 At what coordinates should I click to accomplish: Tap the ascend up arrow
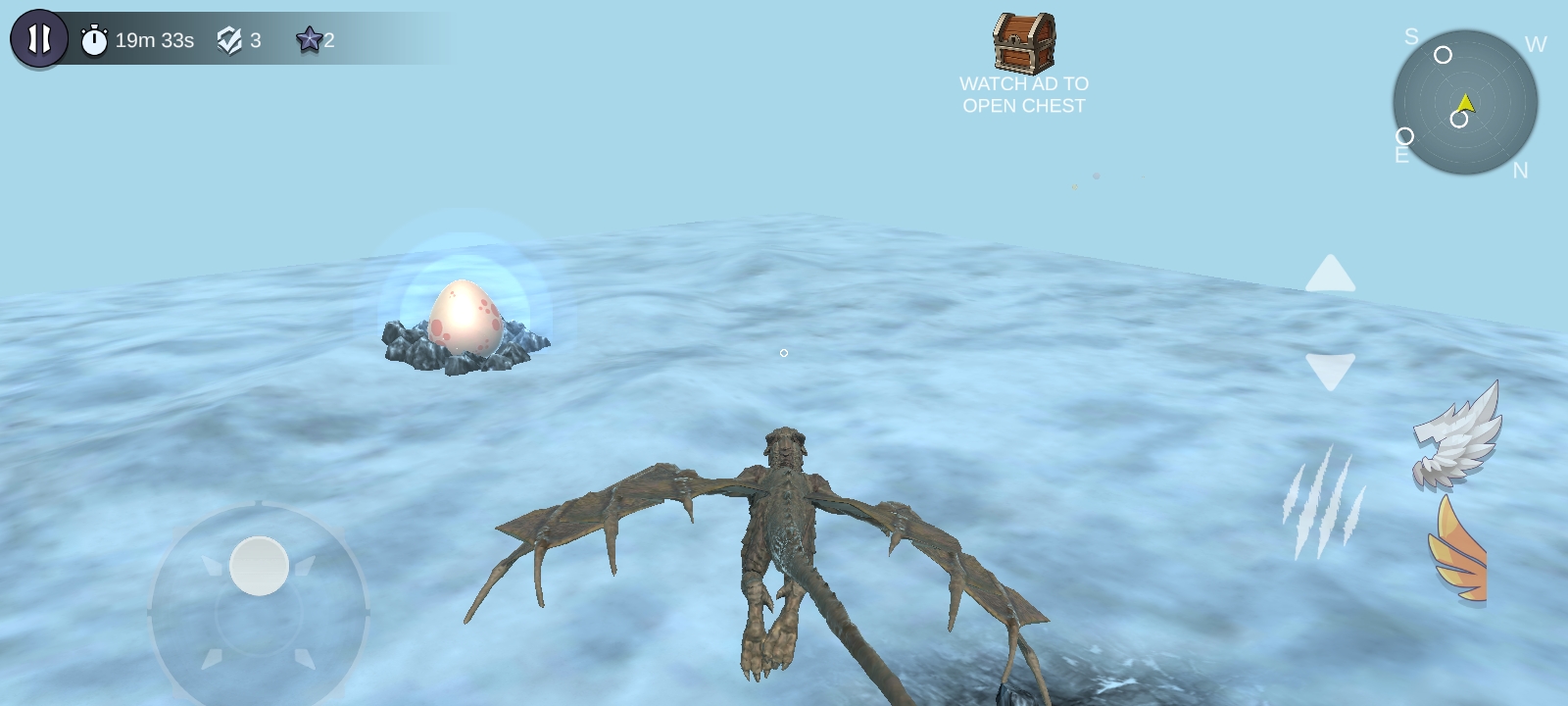pos(1330,275)
